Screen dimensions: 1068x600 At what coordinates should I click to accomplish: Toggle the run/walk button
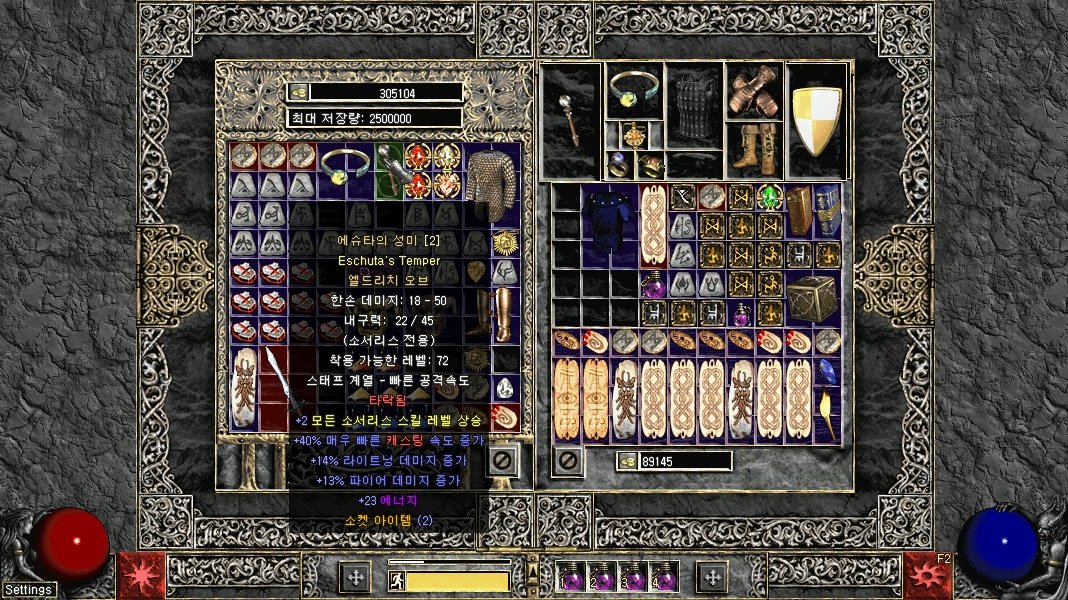coord(396,579)
